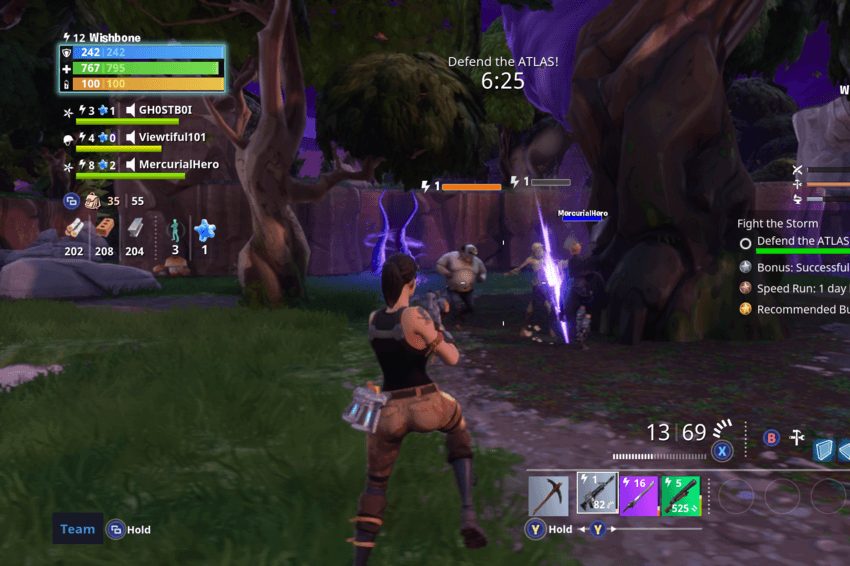Click the blue BluGlo crystal icon
This screenshot has height=566, width=850.
pos(205,230)
